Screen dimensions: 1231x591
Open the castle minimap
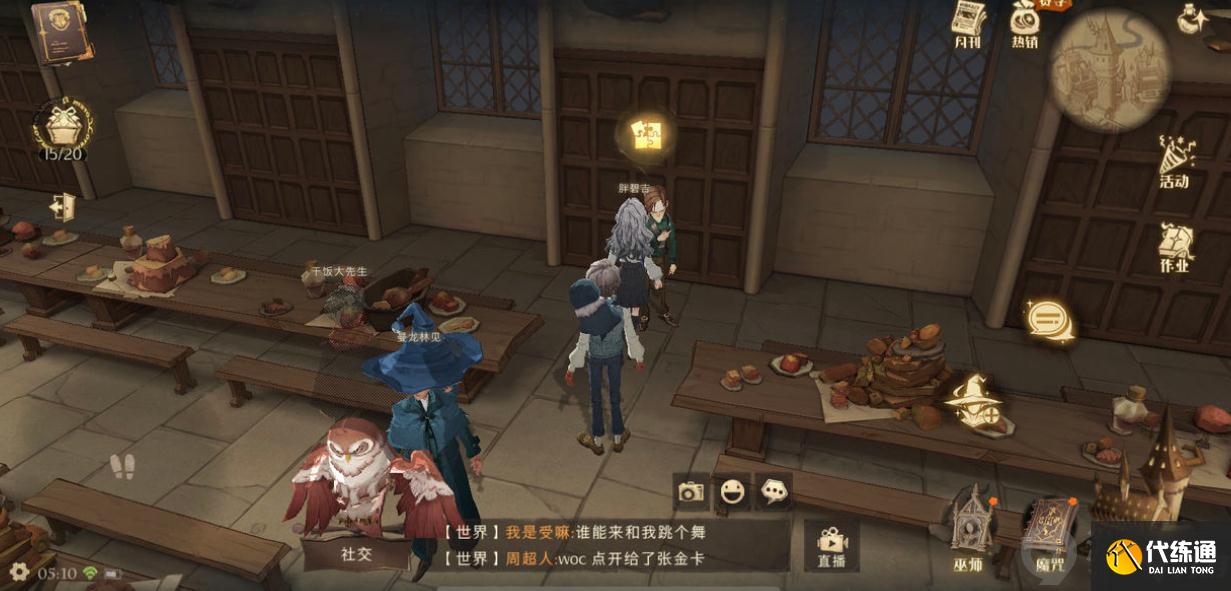pos(1109,68)
